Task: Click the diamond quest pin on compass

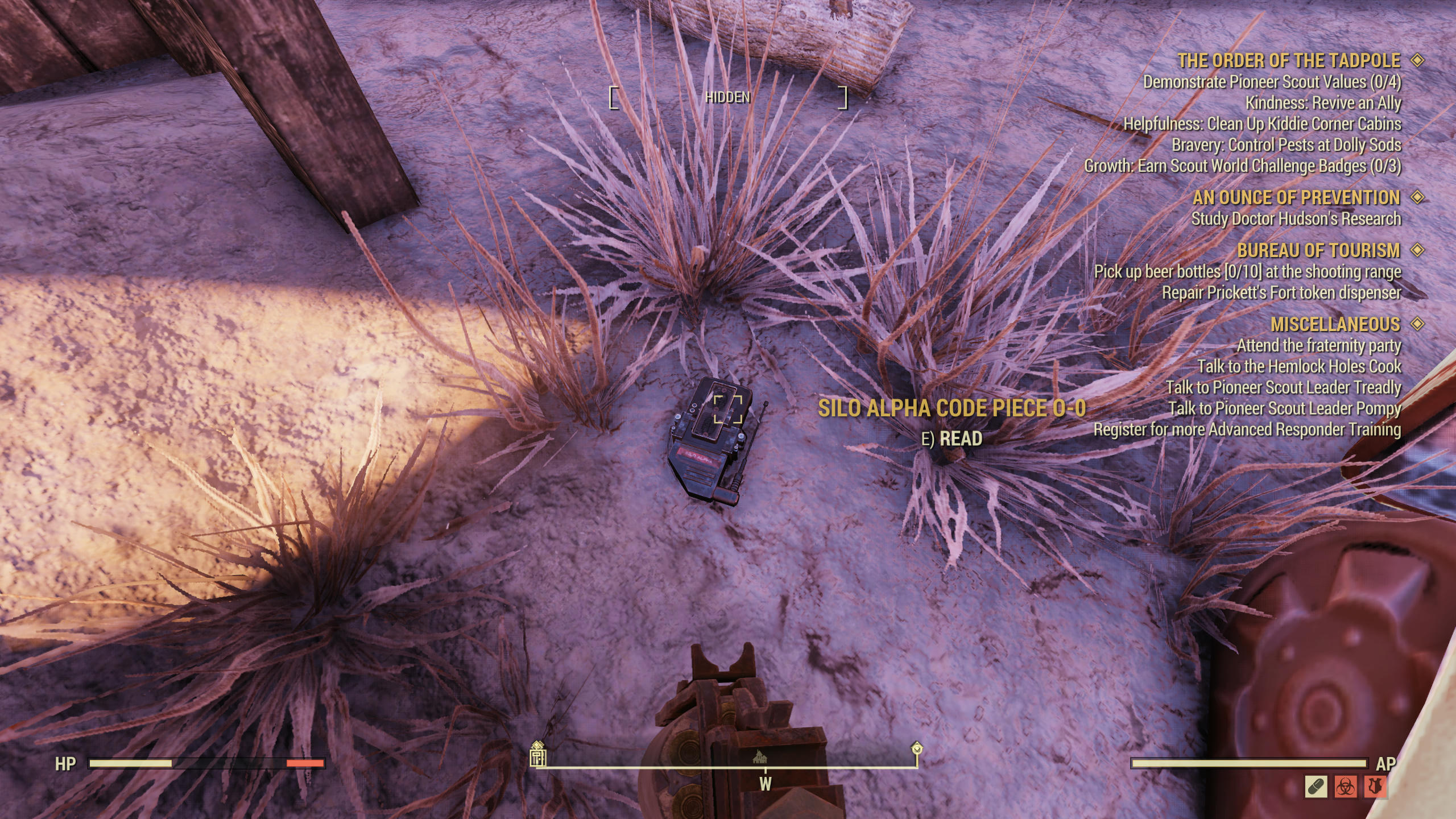Action: coord(916,748)
